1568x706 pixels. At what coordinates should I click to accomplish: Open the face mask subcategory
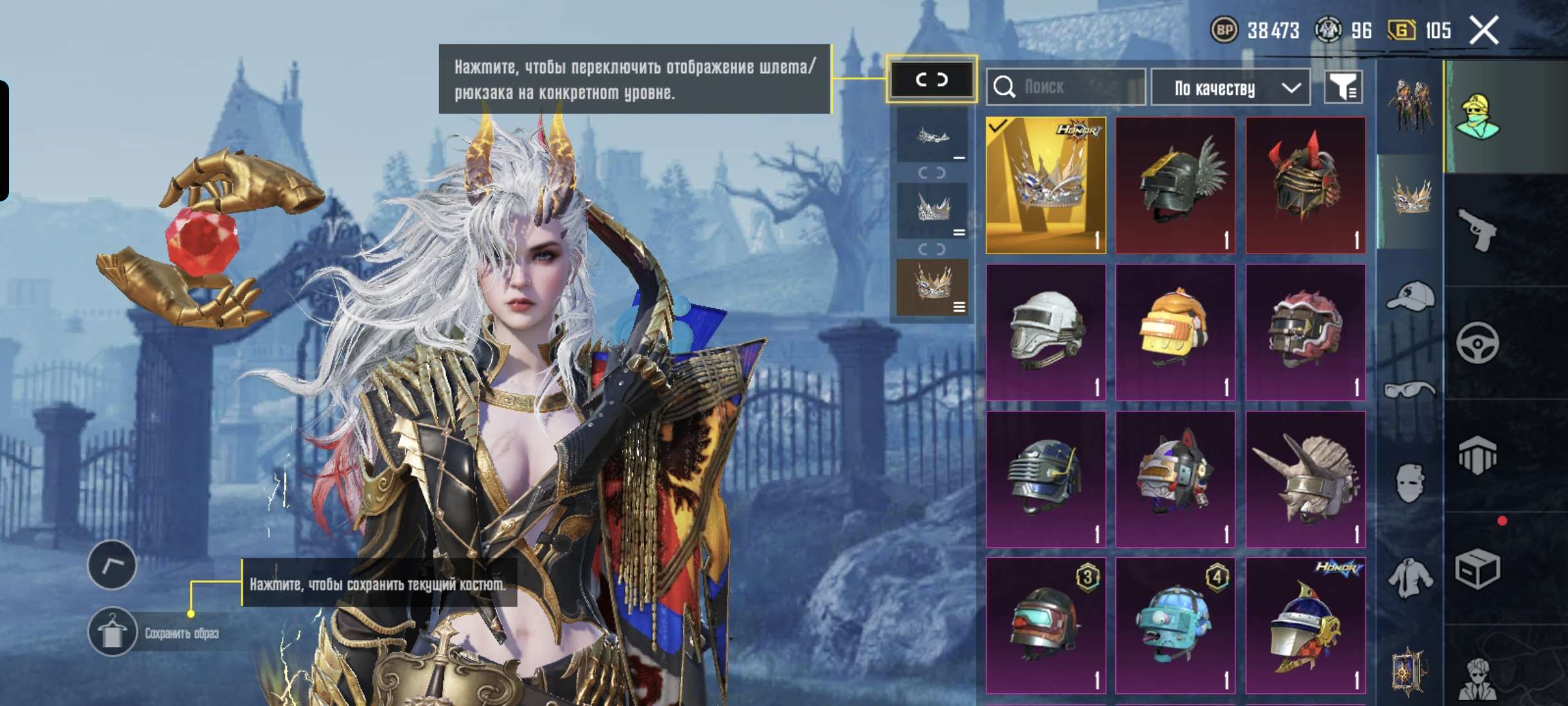coord(1410,483)
